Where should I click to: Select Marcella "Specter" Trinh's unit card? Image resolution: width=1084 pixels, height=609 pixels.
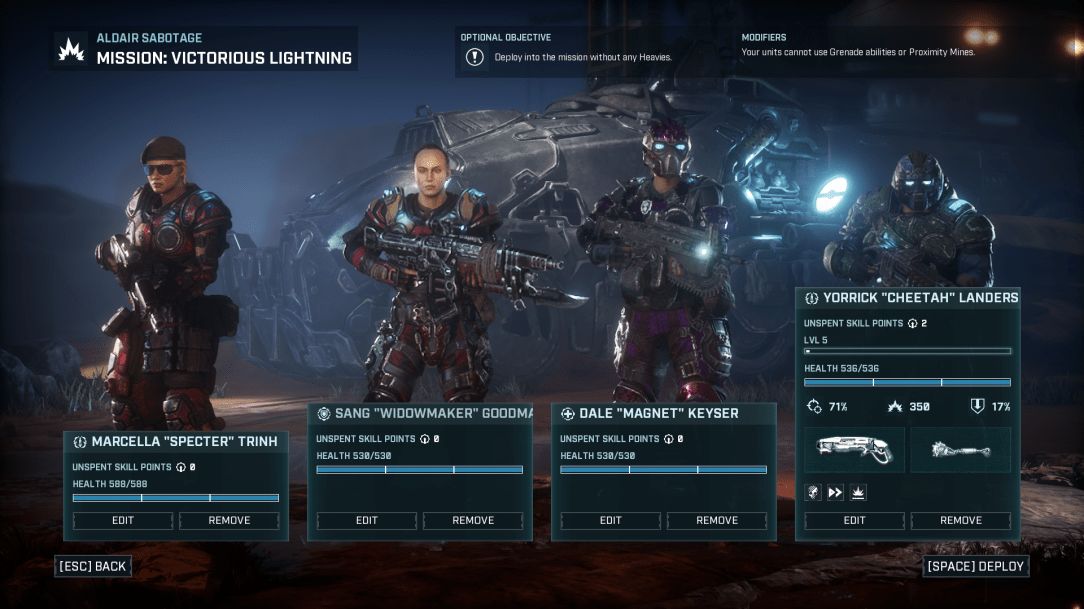[175, 441]
